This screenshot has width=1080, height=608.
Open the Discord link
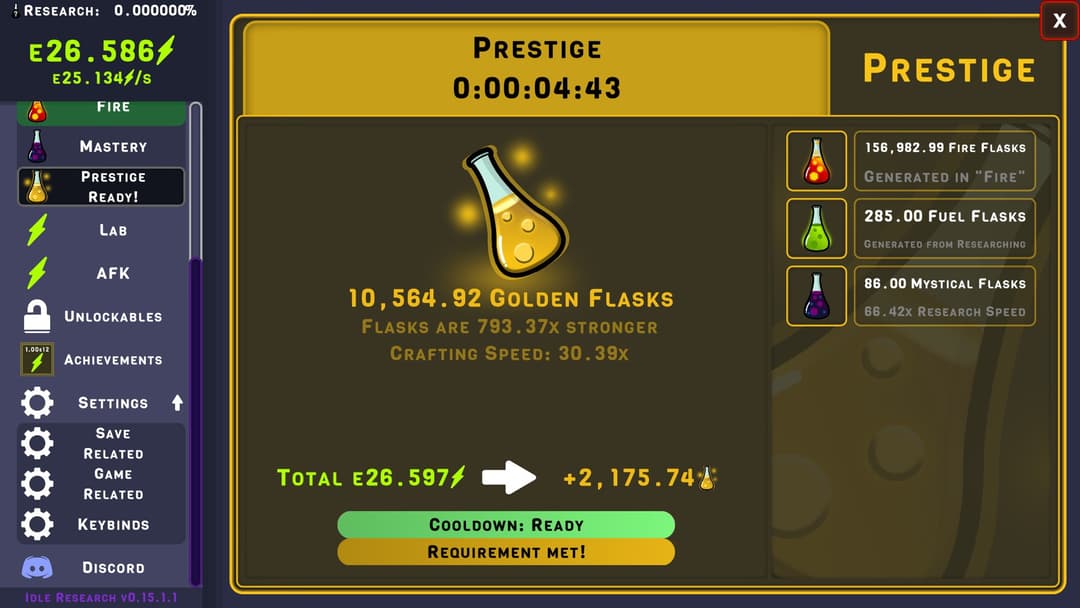click(101, 567)
